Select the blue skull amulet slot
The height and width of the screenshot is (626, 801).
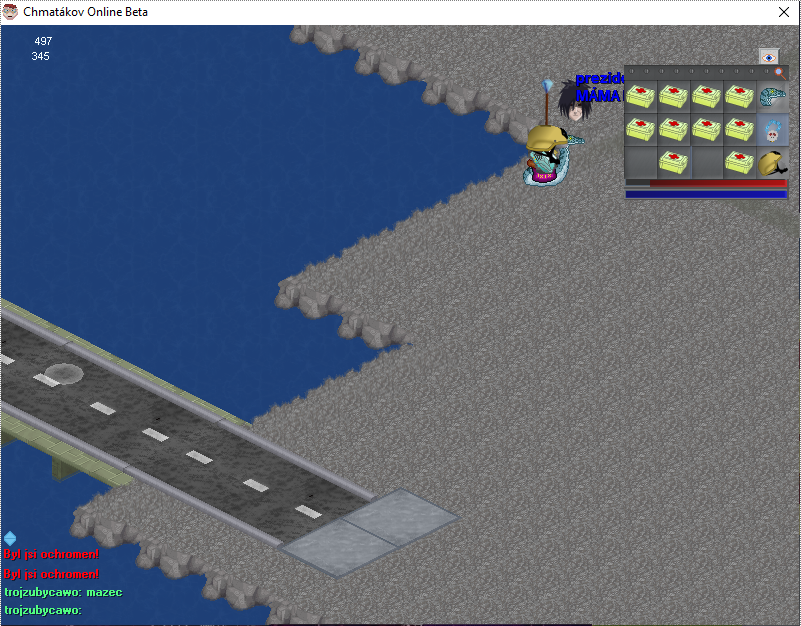pos(773,130)
